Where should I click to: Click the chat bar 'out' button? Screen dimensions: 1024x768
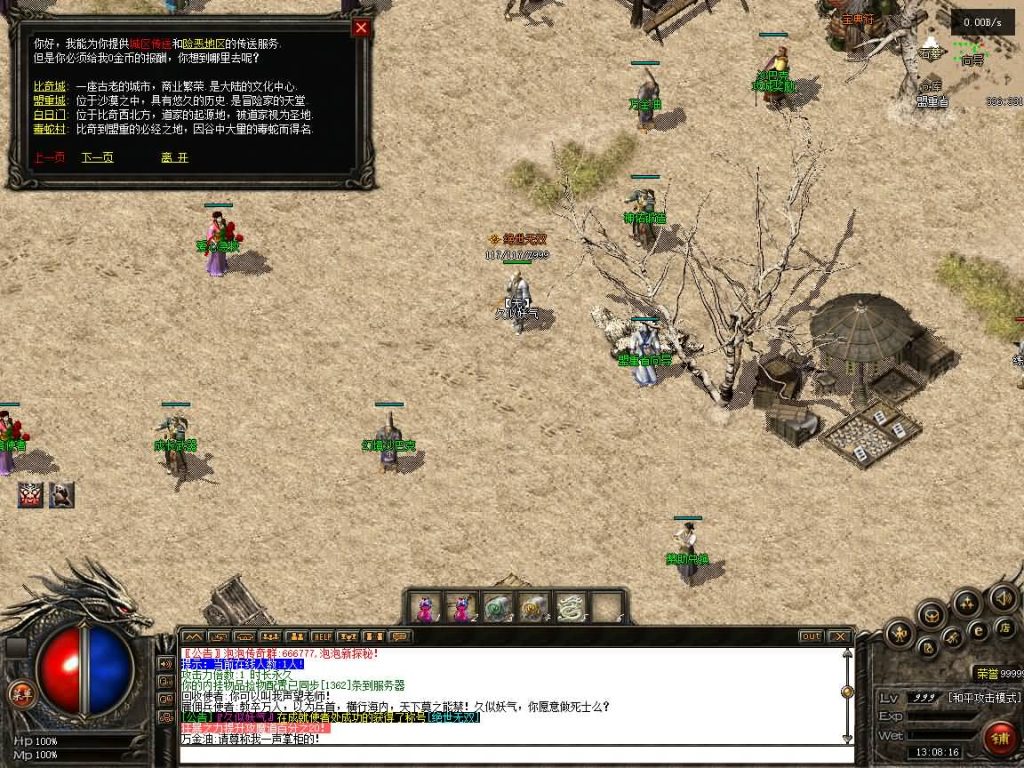[x=810, y=636]
